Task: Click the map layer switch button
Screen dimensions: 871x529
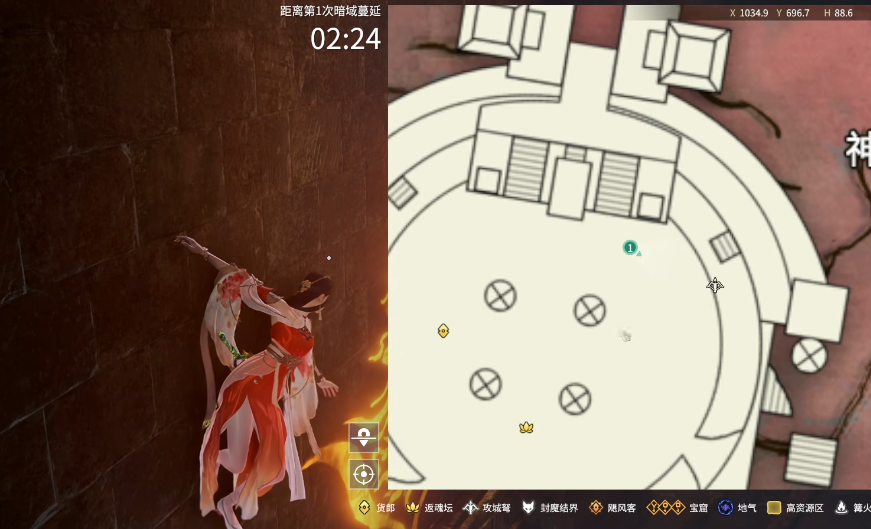Action: click(x=363, y=437)
